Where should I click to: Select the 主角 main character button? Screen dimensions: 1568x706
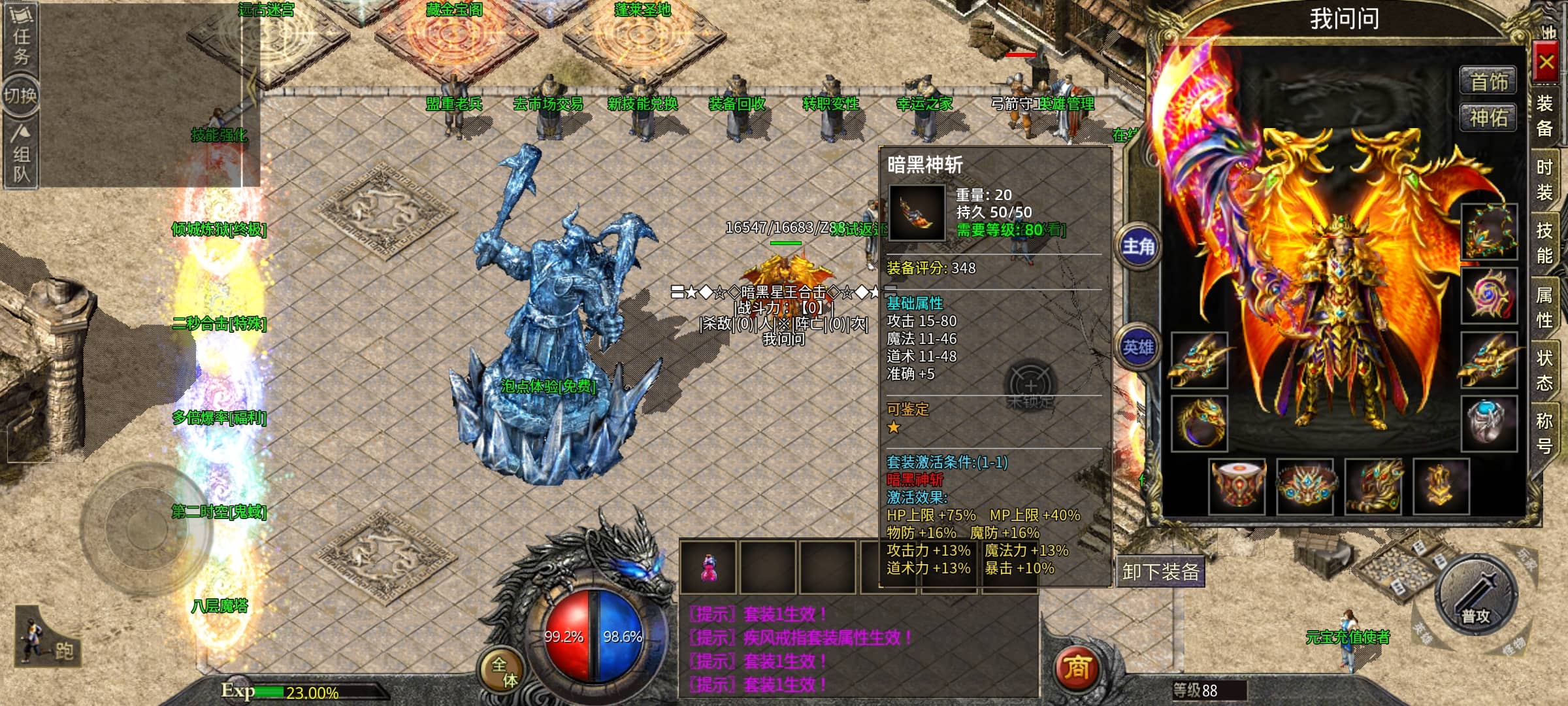coord(1138,247)
